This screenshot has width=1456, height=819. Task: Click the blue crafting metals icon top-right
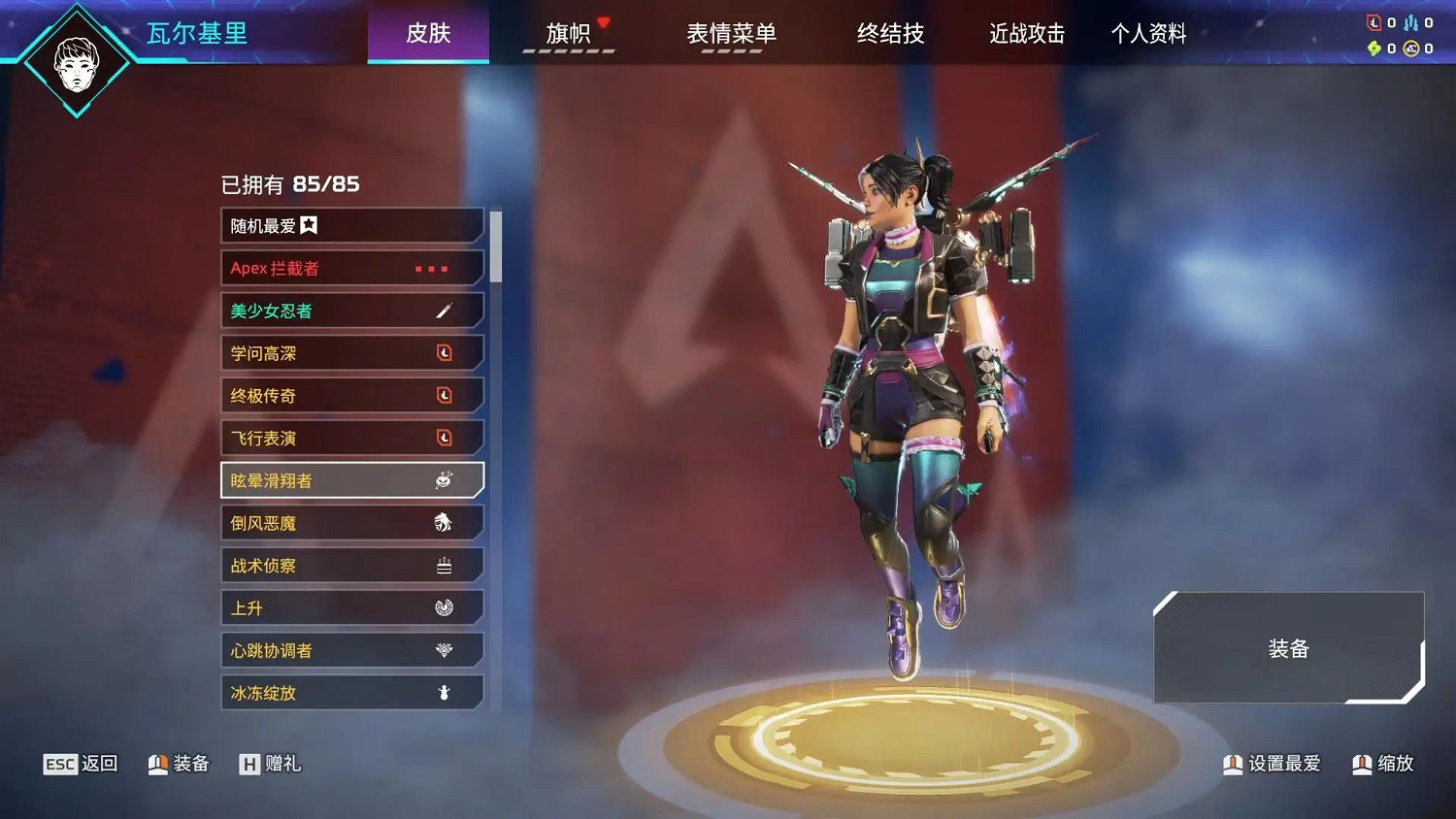pyautogui.click(x=1410, y=22)
